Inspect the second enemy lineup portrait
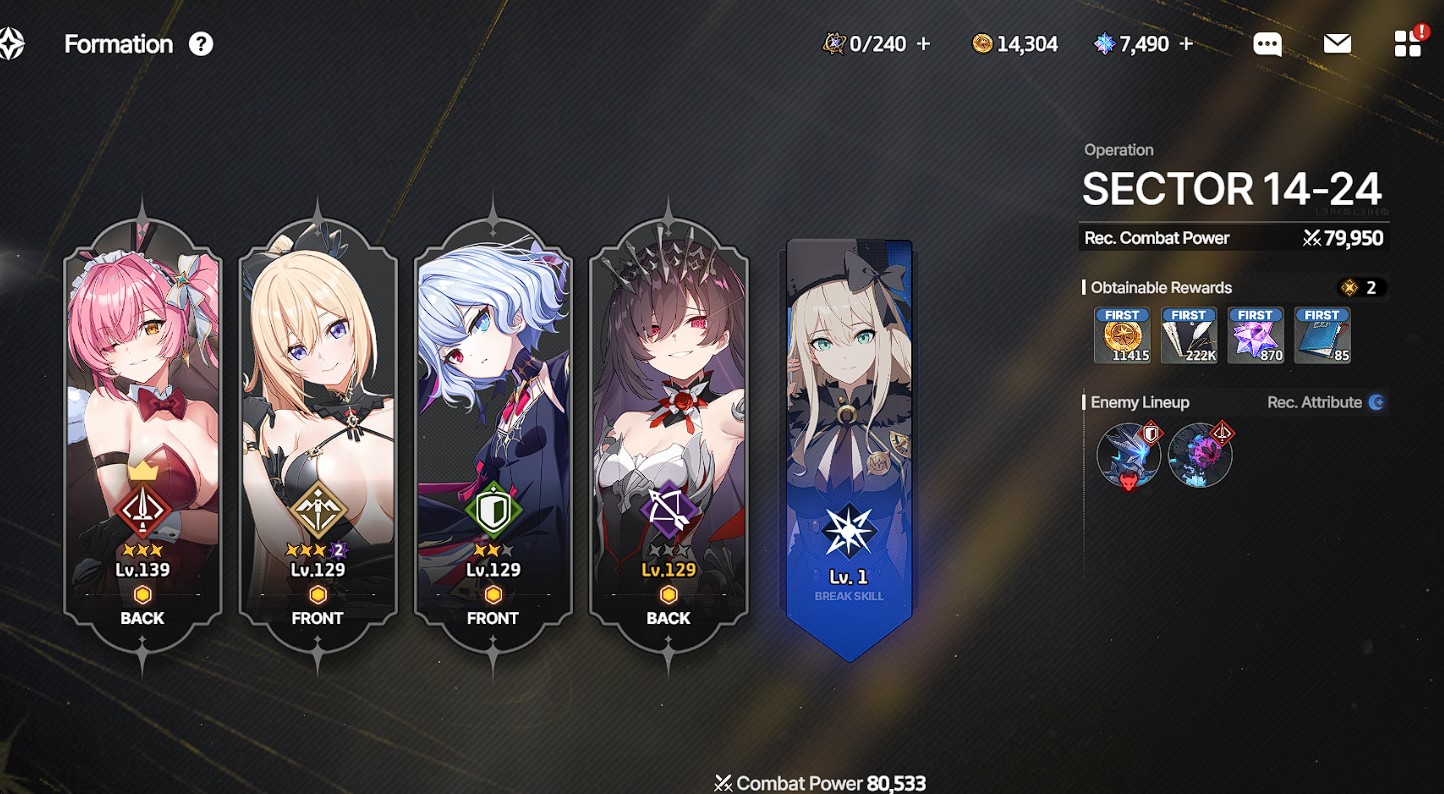Screen dimensions: 1444x794 pyautogui.click(x=1200, y=456)
